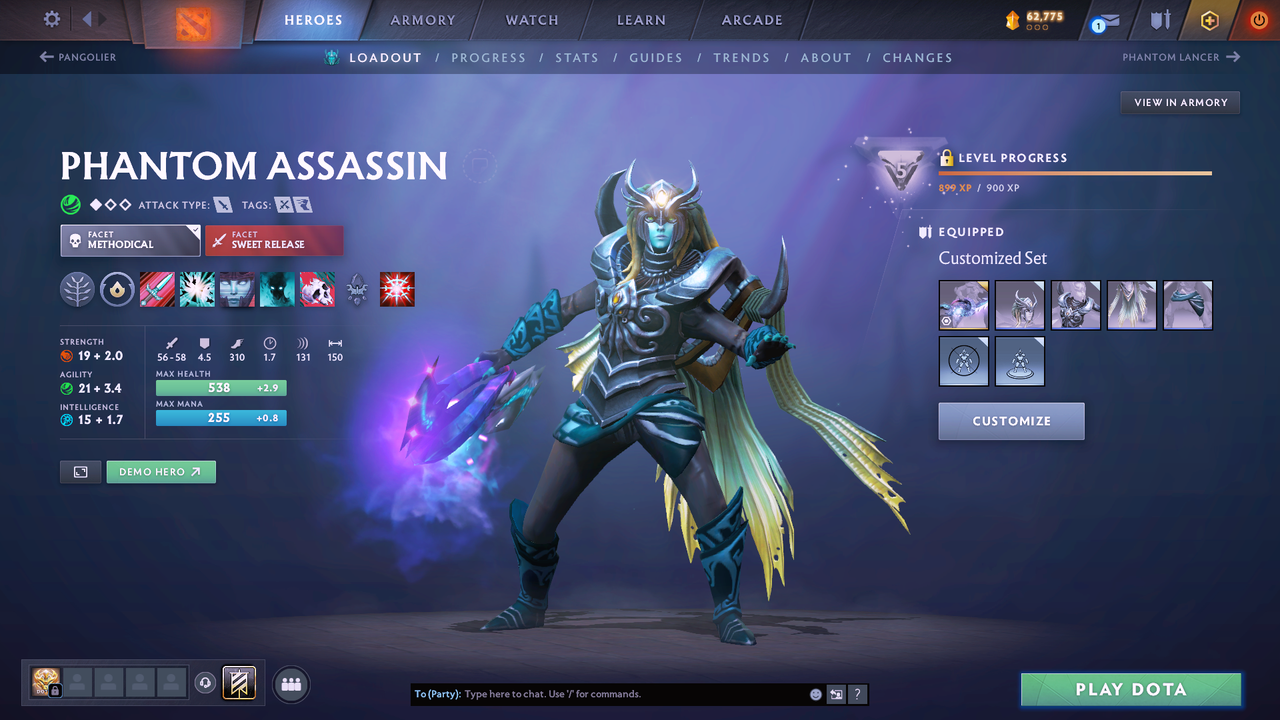Toggle the hero portrait view icon
1280x720 pixels.
[80, 471]
